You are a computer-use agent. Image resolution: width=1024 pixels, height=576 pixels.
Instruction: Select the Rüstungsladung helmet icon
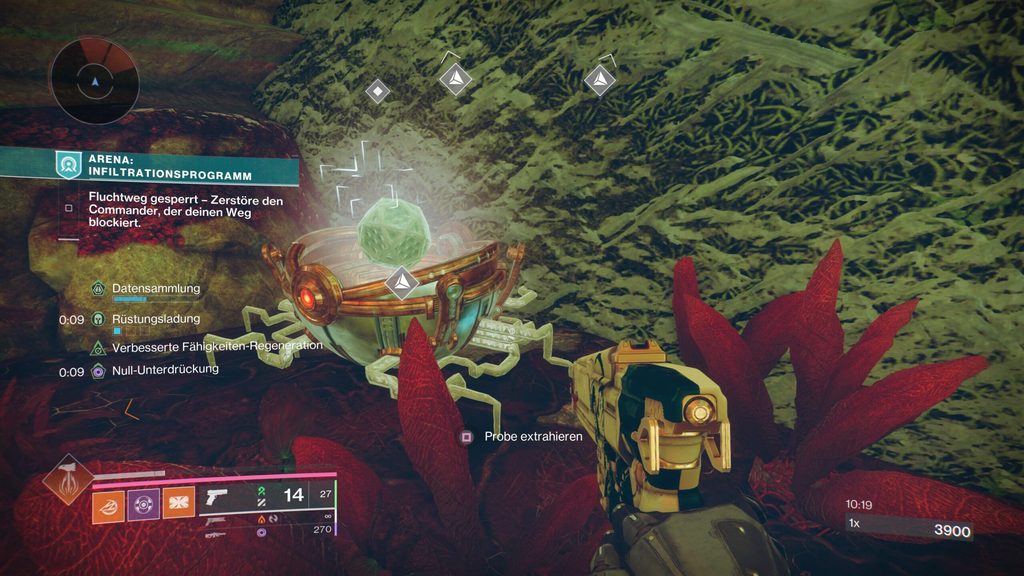tap(98, 319)
